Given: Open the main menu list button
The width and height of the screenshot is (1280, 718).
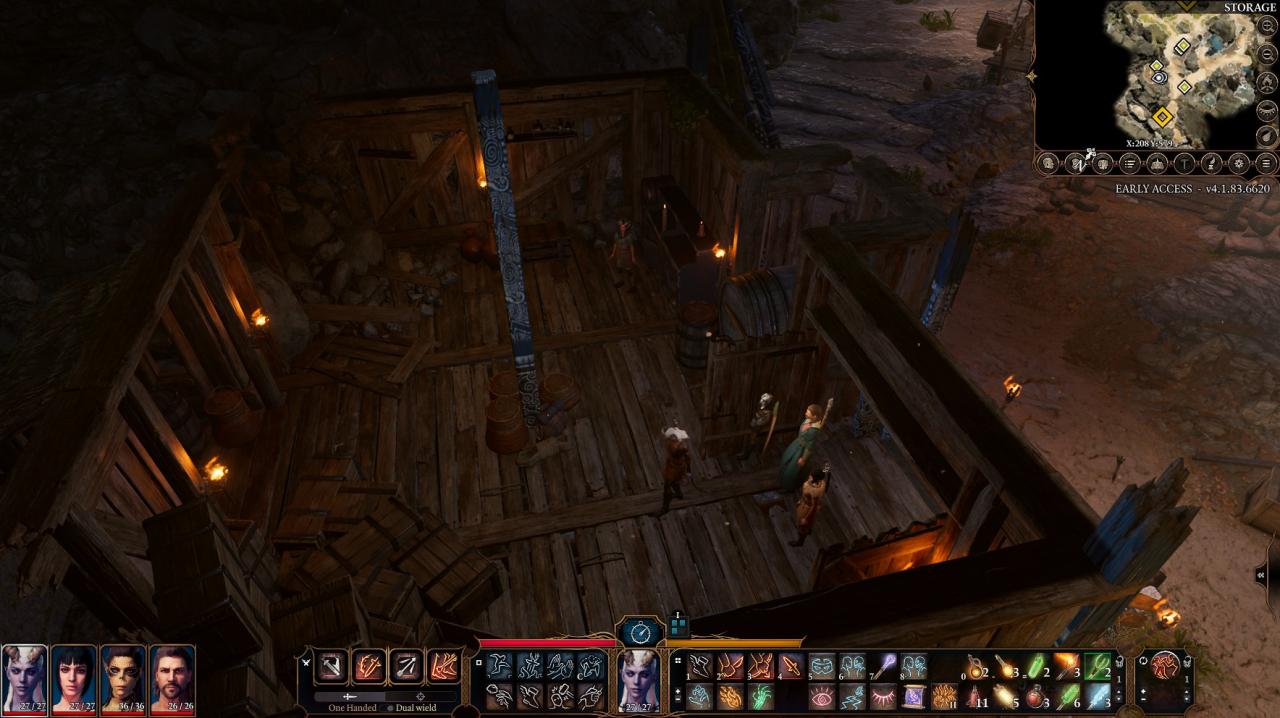Looking at the screenshot, I should pyautogui.click(x=1265, y=163).
